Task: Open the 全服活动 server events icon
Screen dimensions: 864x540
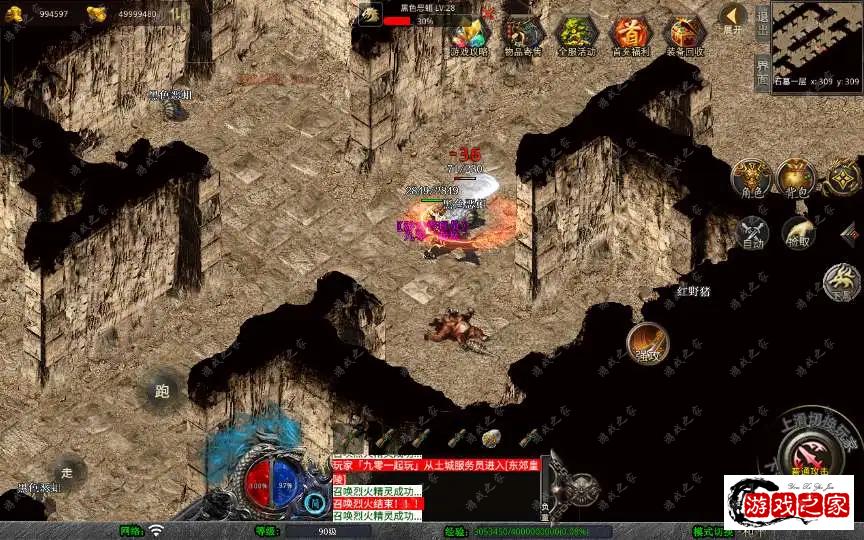Action: (x=576, y=35)
